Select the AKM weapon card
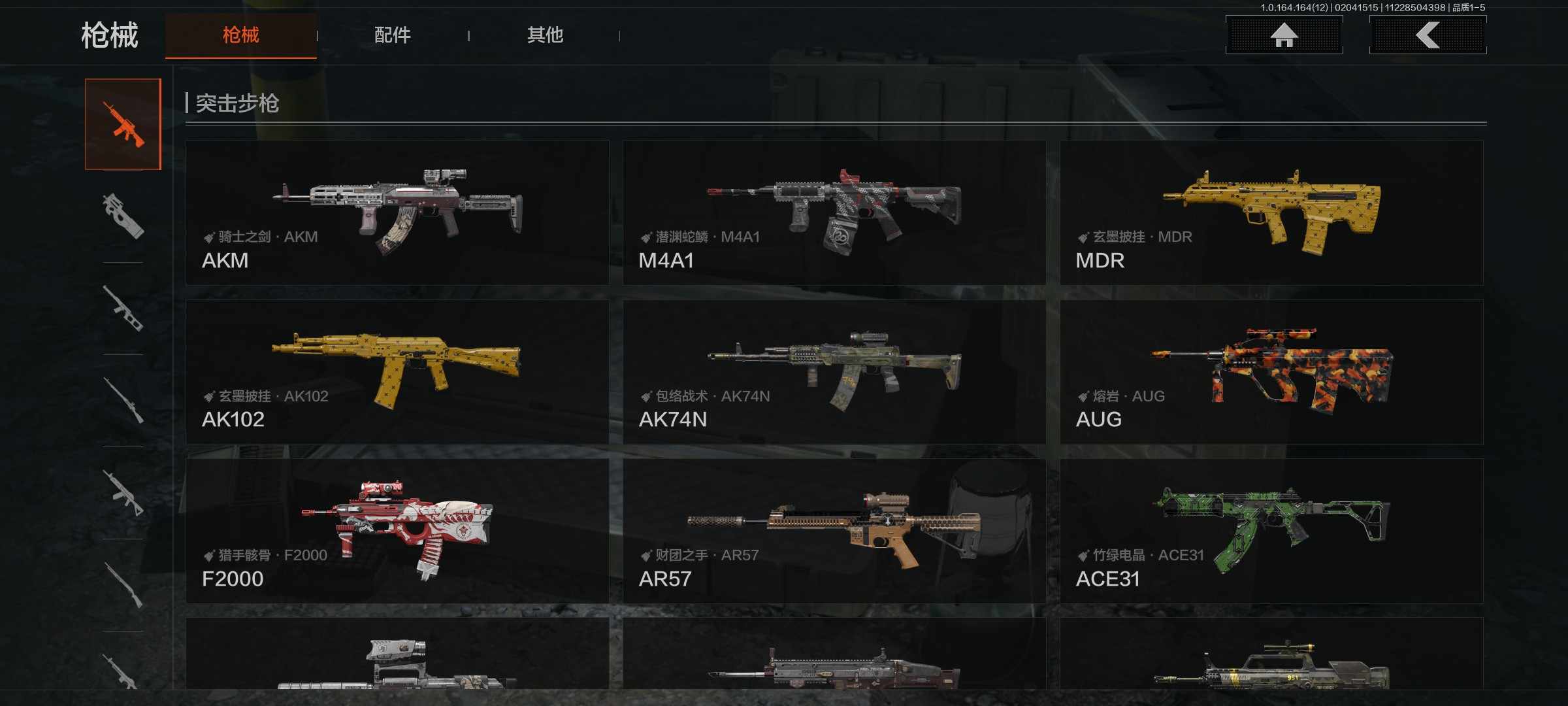 click(x=397, y=212)
